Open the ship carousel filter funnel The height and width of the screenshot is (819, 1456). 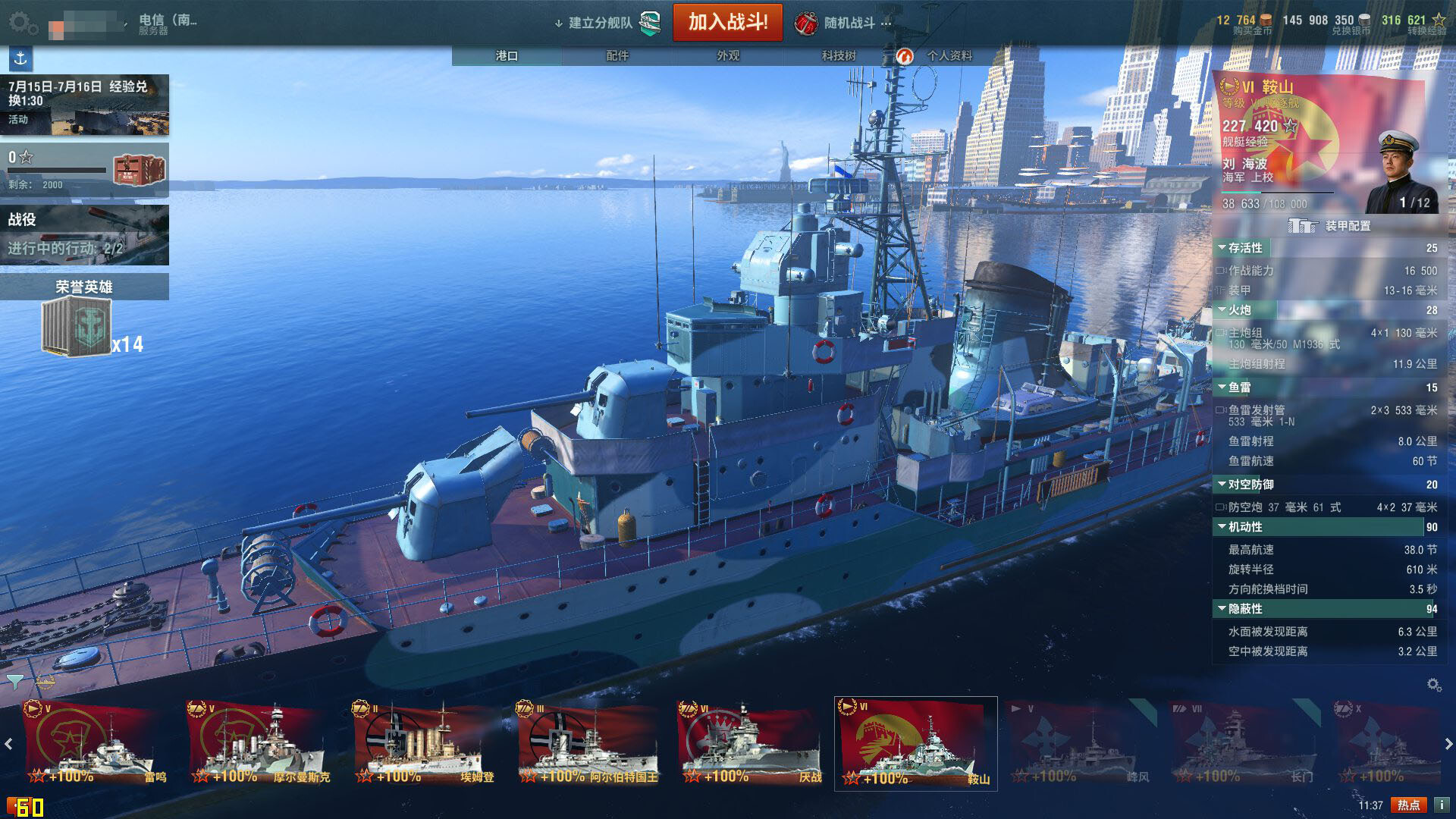[x=14, y=680]
